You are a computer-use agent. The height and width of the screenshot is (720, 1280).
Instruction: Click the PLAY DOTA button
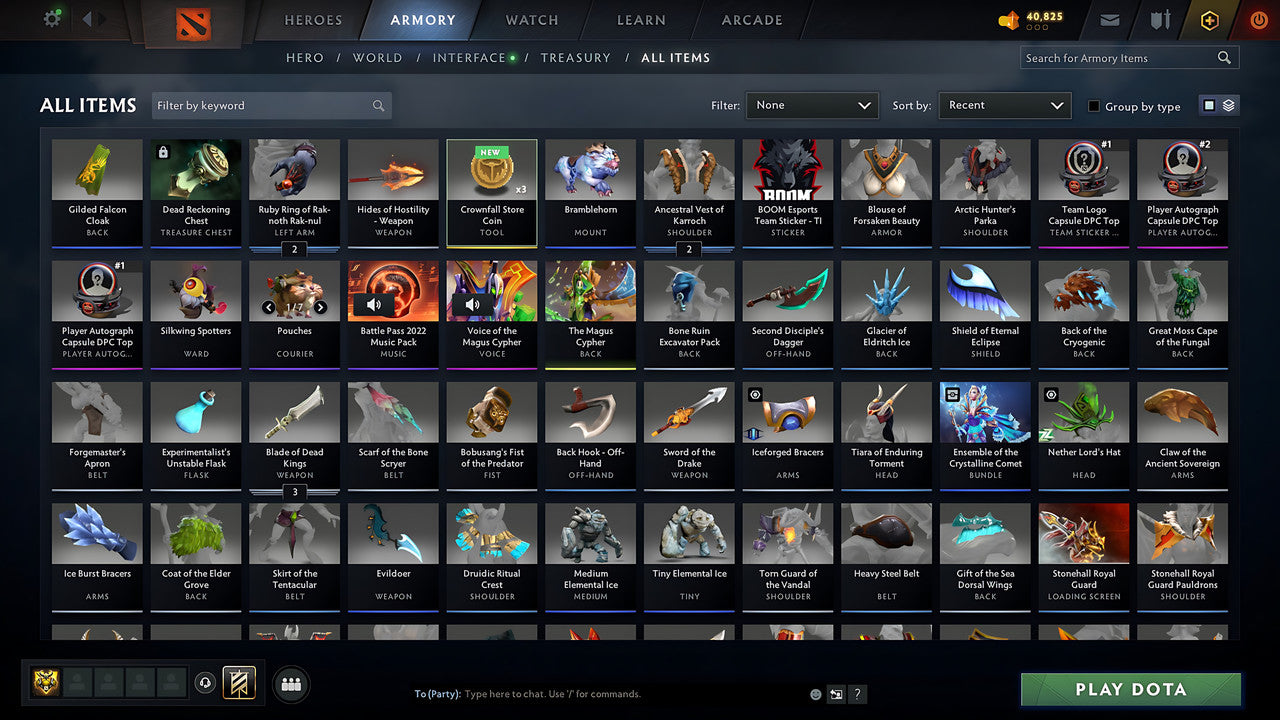pos(1130,689)
